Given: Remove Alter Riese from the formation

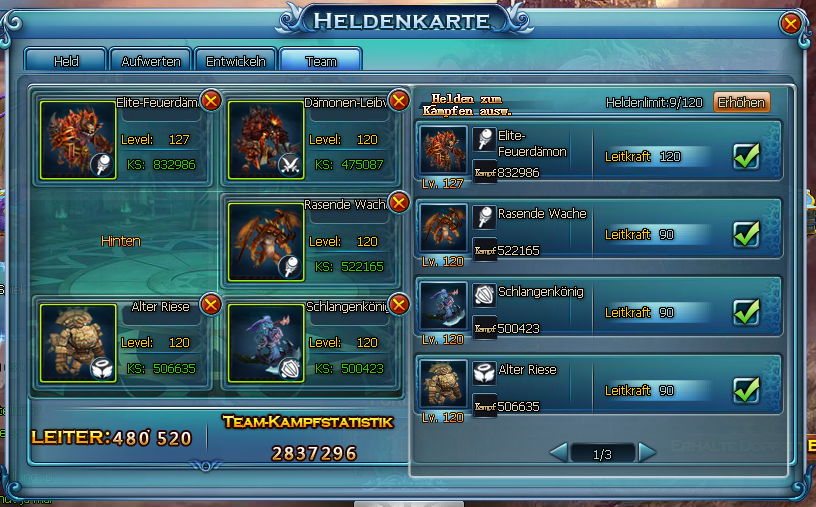Looking at the screenshot, I should coord(211,304).
